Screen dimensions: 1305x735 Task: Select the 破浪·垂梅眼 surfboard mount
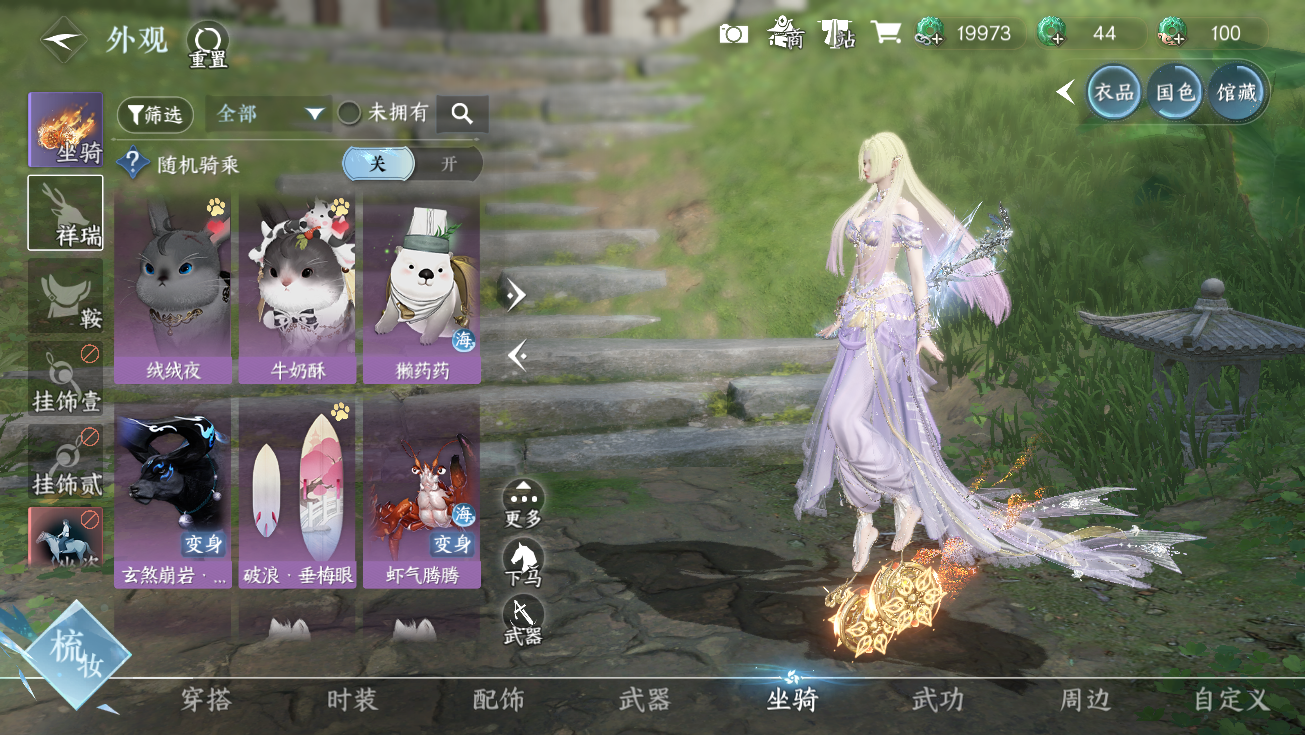click(297, 492)
